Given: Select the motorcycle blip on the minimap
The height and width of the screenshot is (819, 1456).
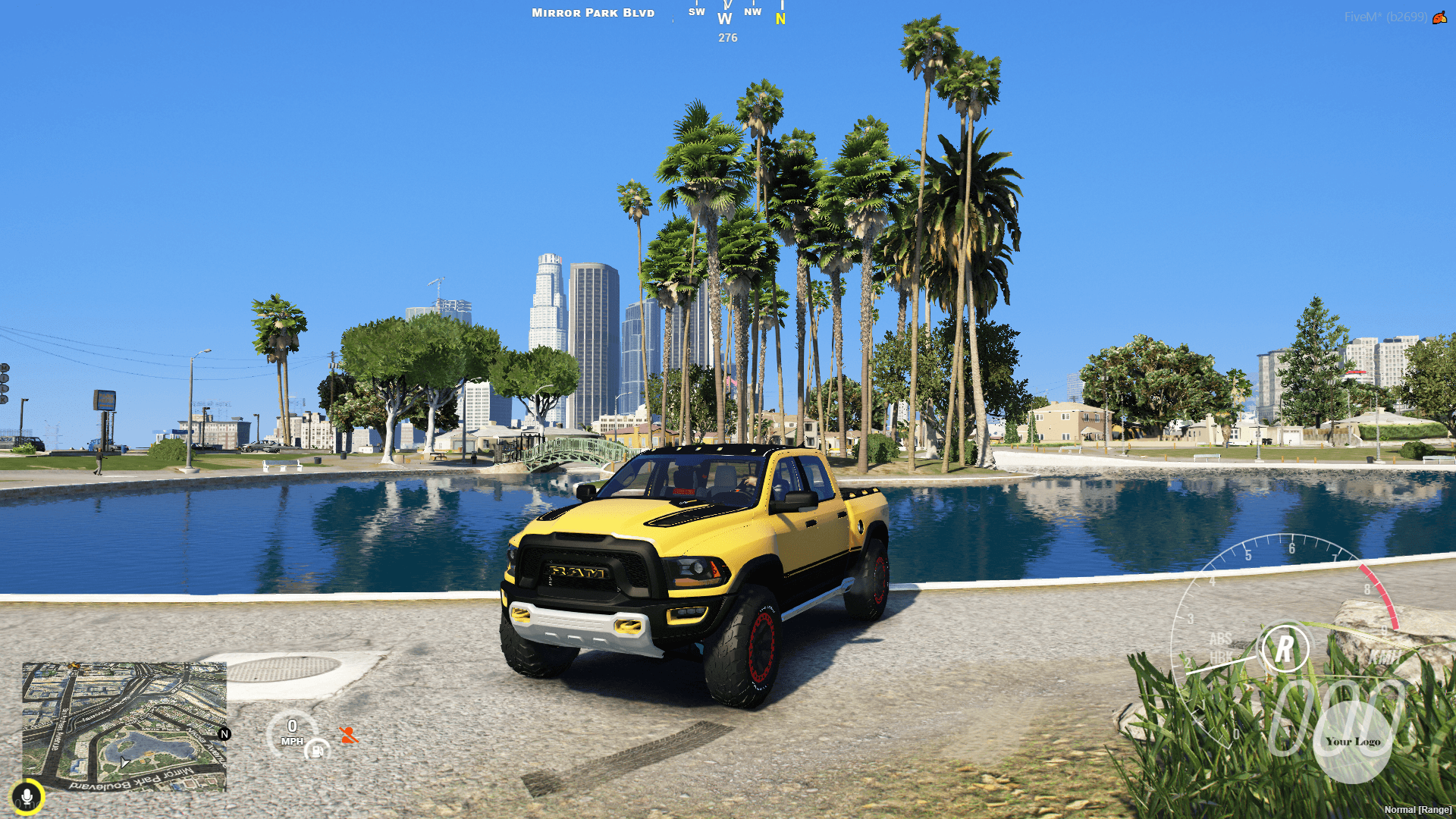Looking at the screenshot, I should click(x=74, y=666).
